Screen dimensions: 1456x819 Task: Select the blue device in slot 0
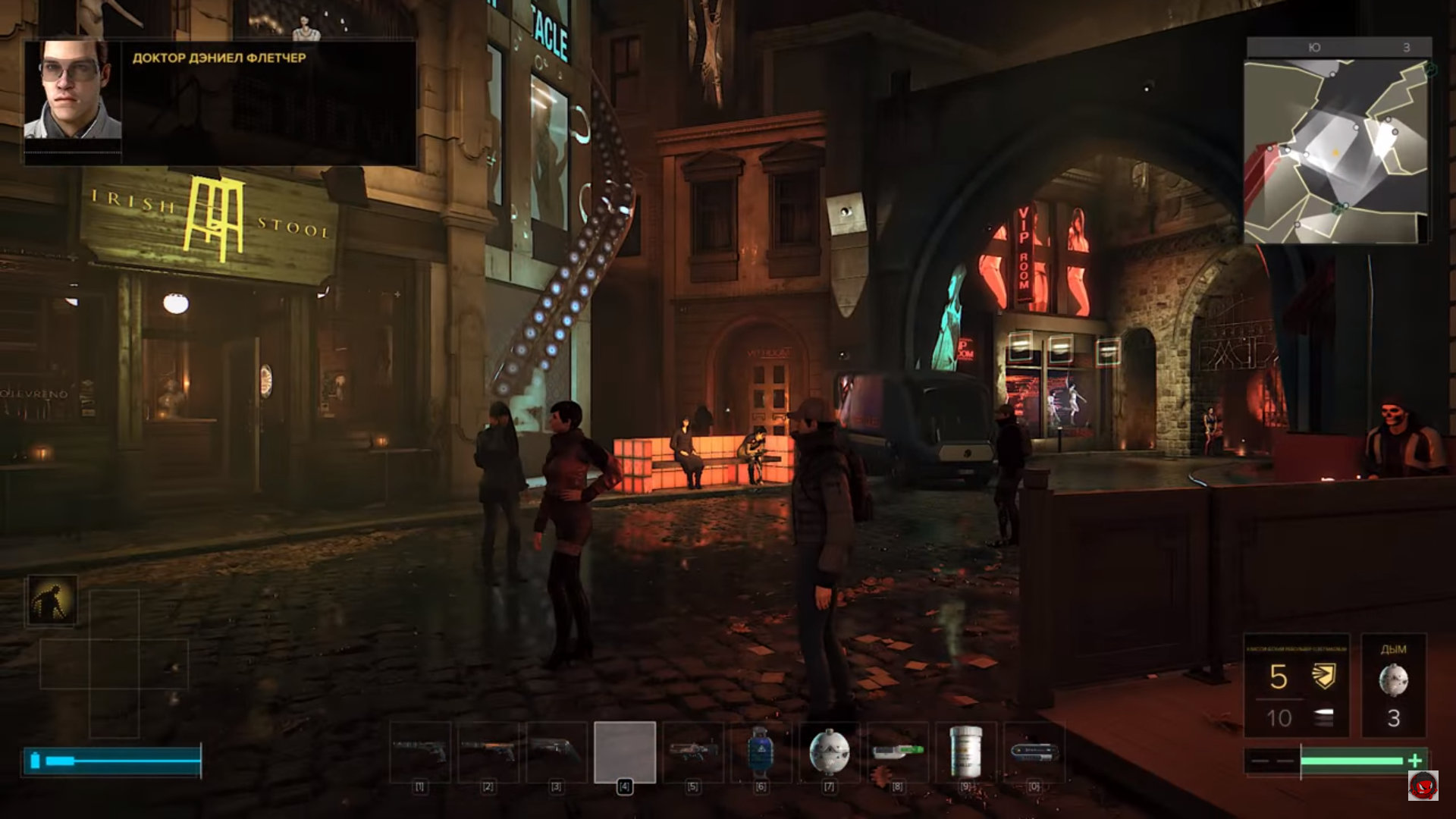point(1034,752)
